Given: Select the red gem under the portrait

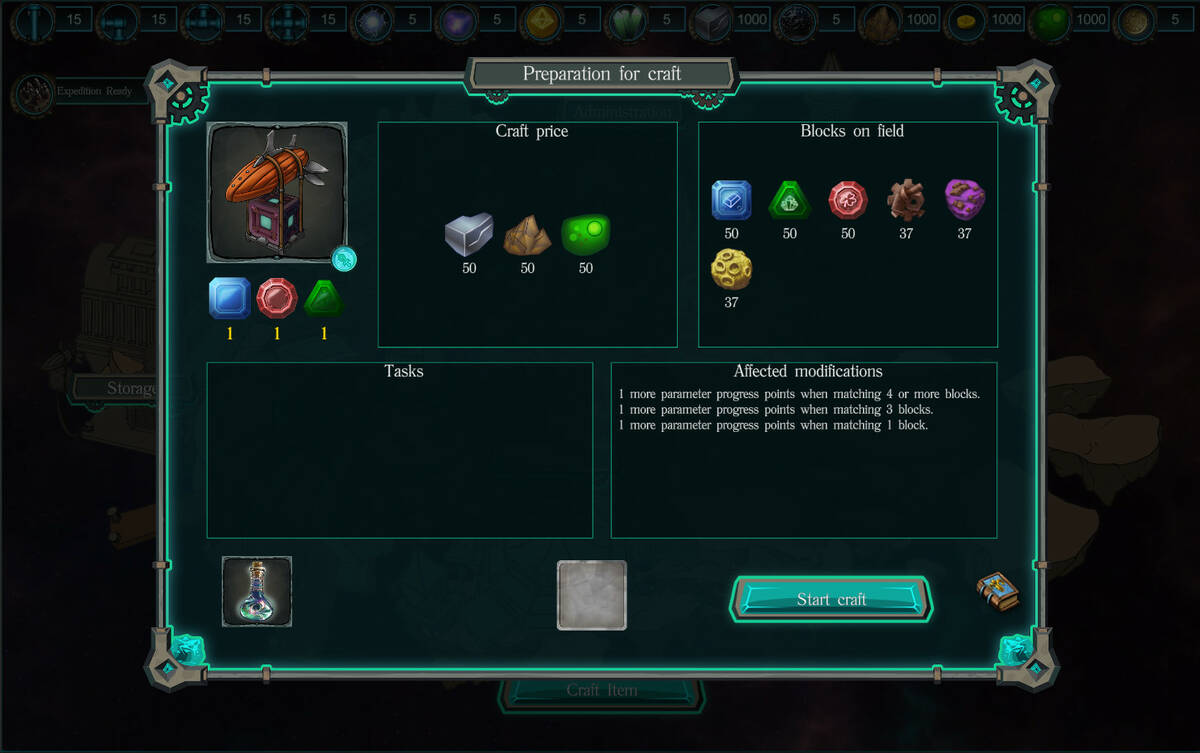Looking at the screenshot, I should [x=277, y=298].
